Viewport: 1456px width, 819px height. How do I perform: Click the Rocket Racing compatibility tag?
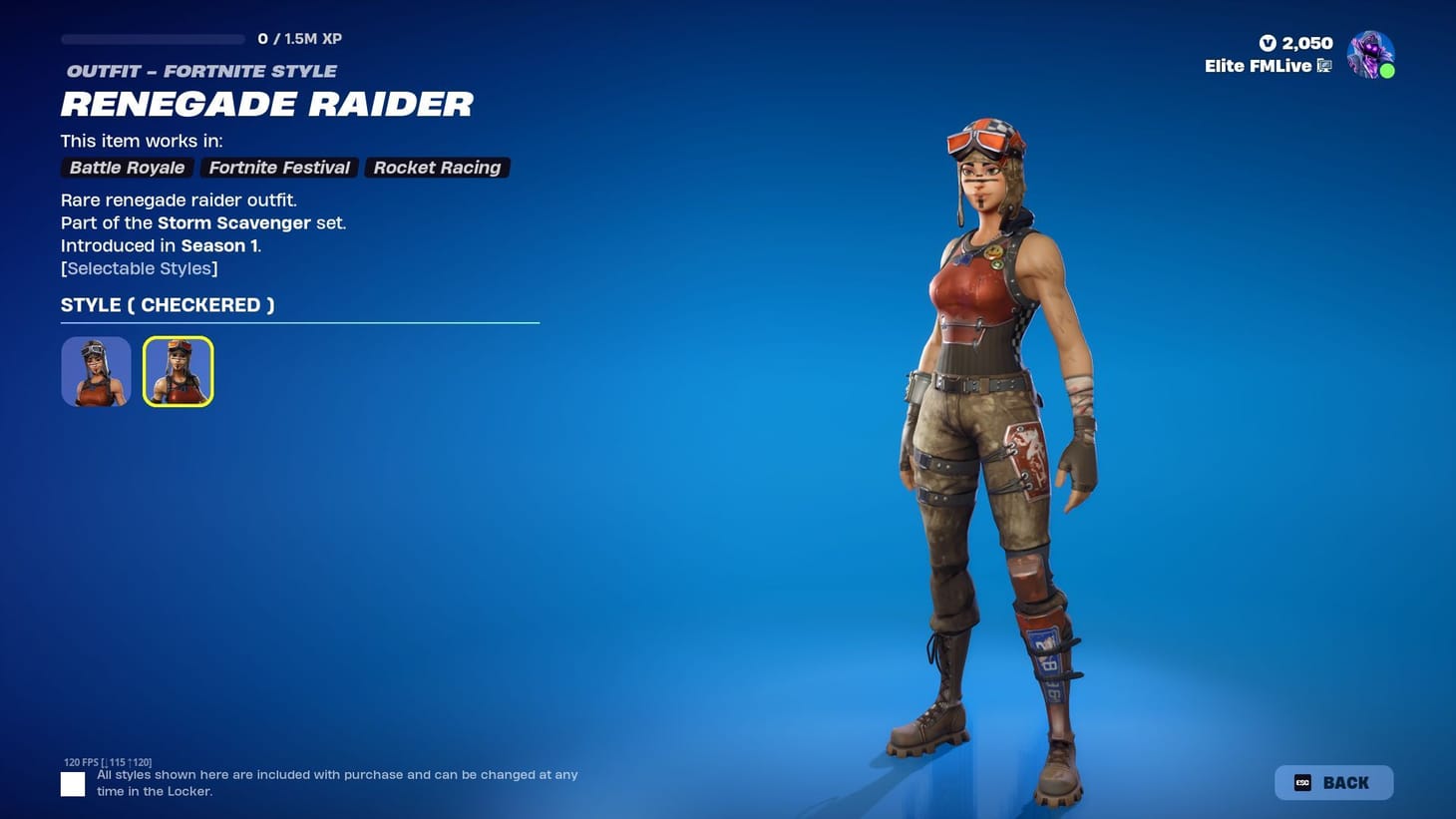click(437, 168)
